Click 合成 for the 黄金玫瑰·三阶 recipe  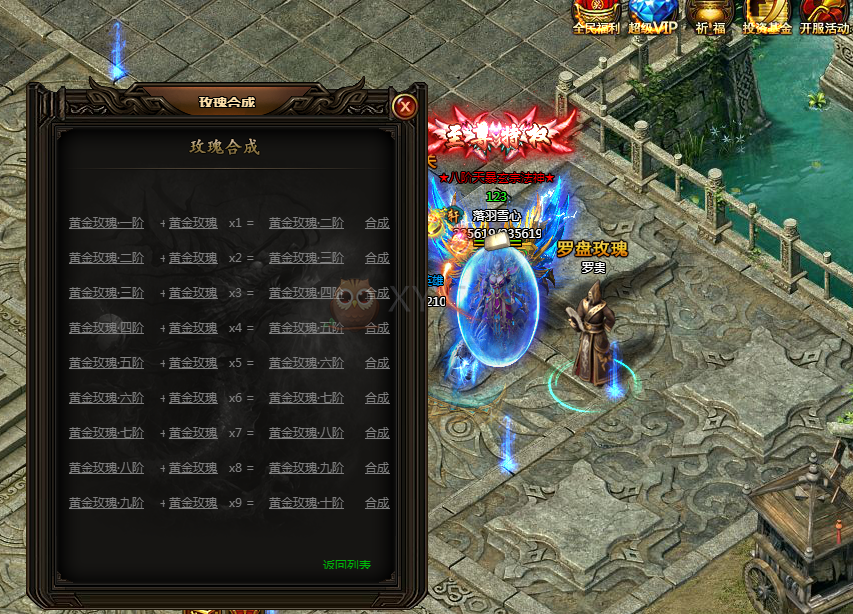pyautogui.click(x=377, y=258)
